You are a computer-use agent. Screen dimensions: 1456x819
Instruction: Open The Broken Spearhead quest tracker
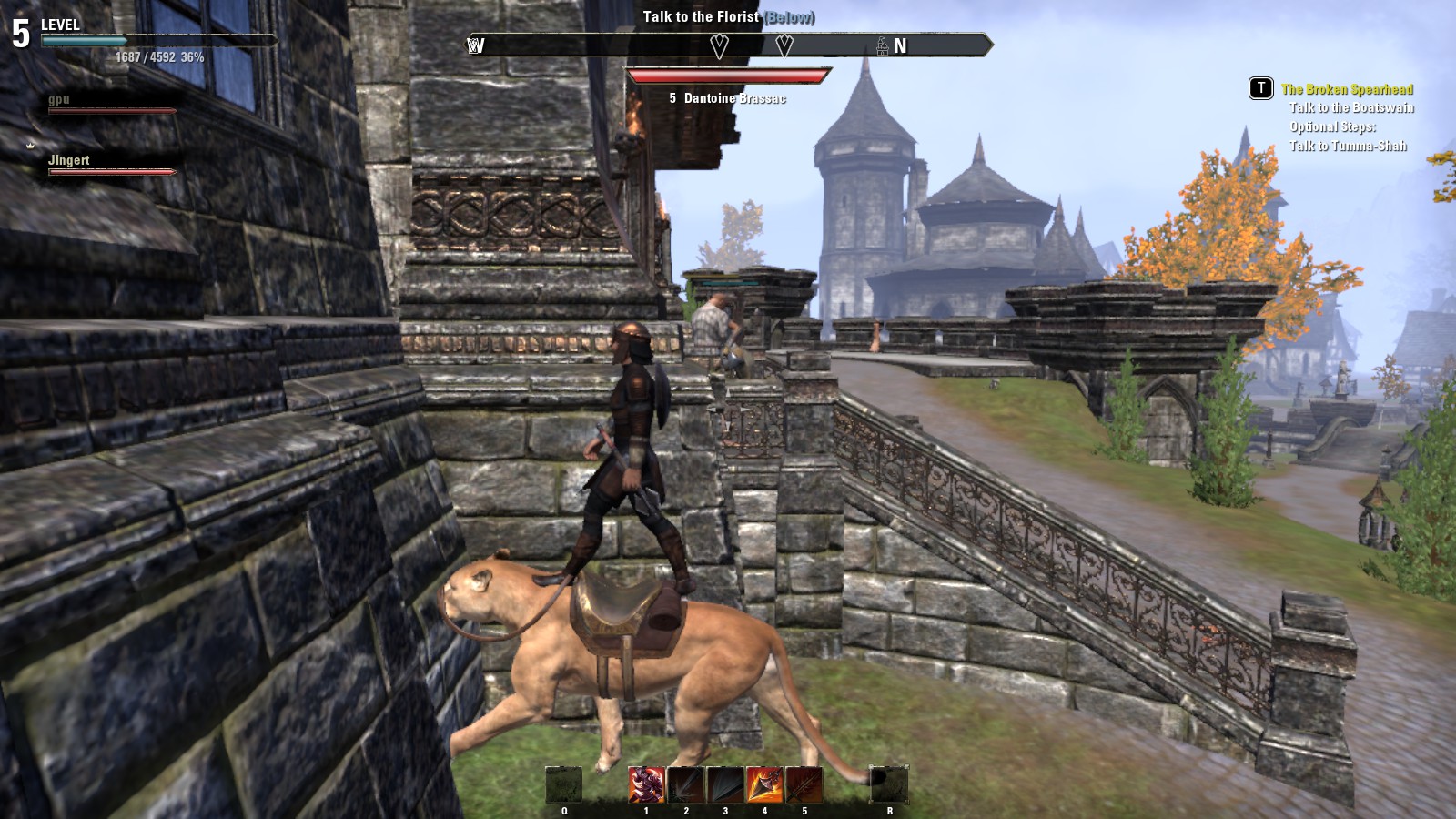pos(1347,89)
